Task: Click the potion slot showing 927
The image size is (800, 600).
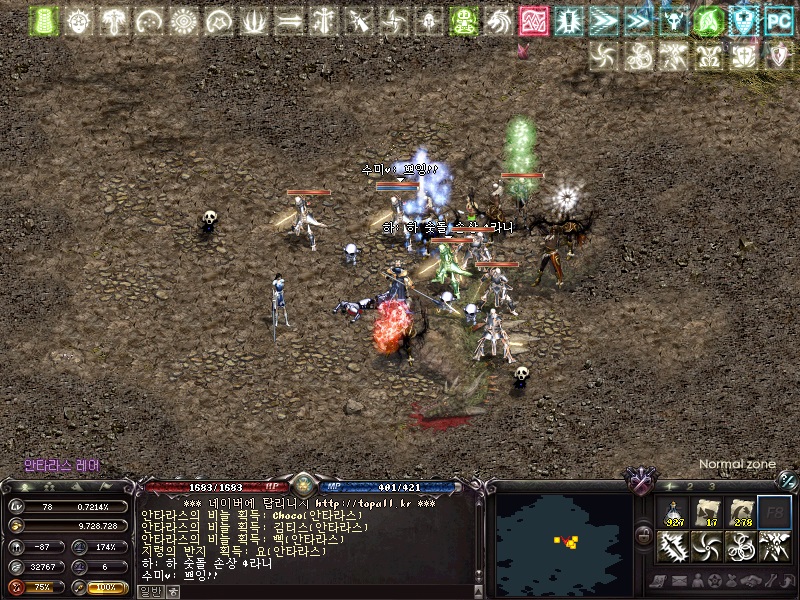Action: (675, 513)
